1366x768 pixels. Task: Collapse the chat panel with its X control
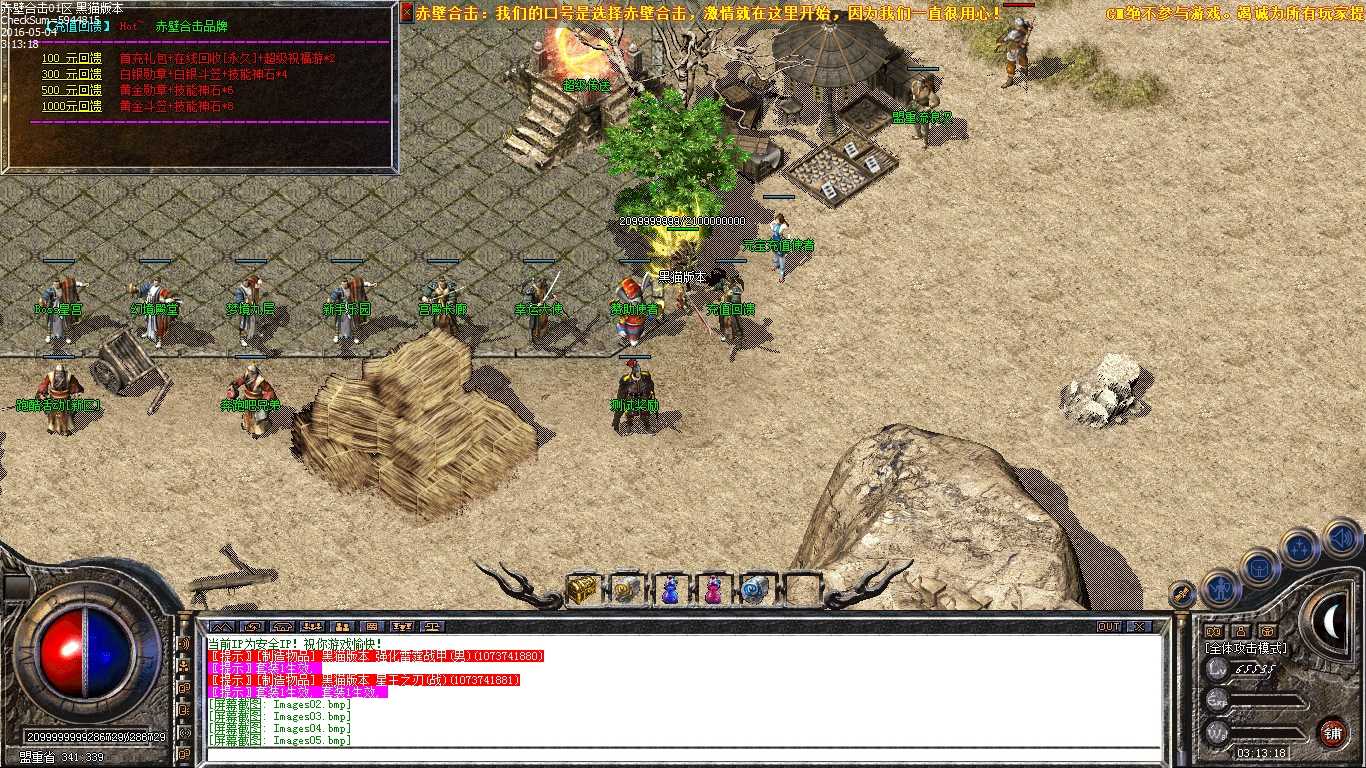[1139, 624]
